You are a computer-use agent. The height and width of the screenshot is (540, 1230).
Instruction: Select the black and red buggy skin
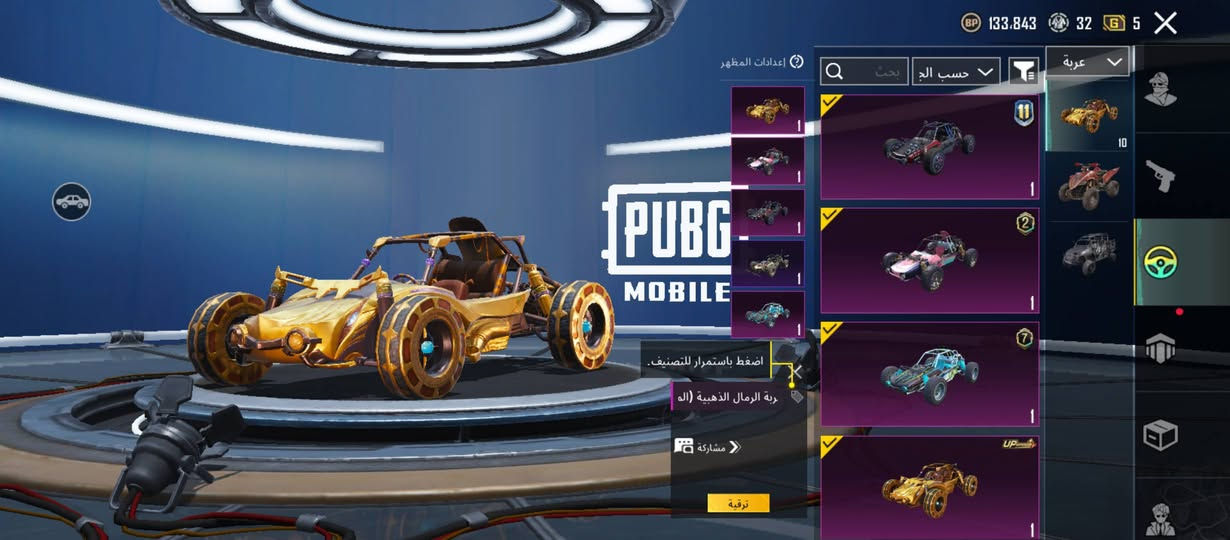point(929,148)
